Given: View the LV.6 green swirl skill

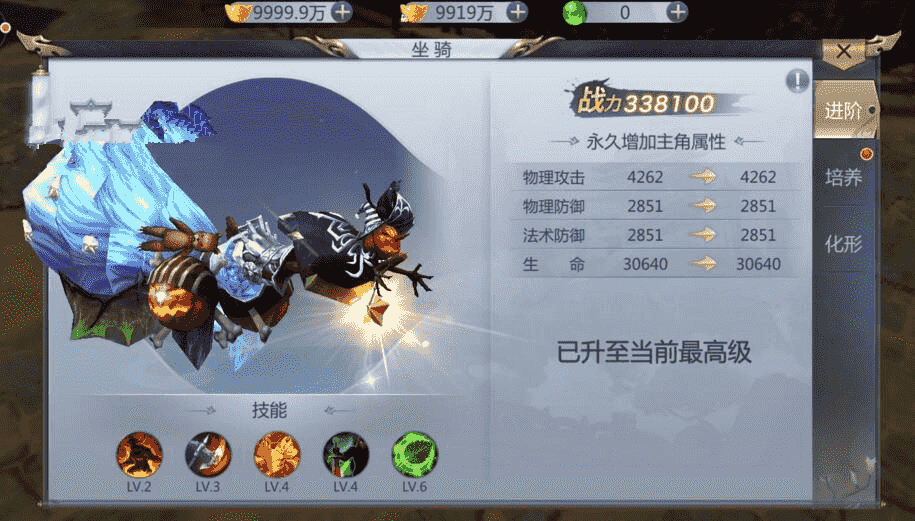Looking at the screenshot, I should pos(414,454).
